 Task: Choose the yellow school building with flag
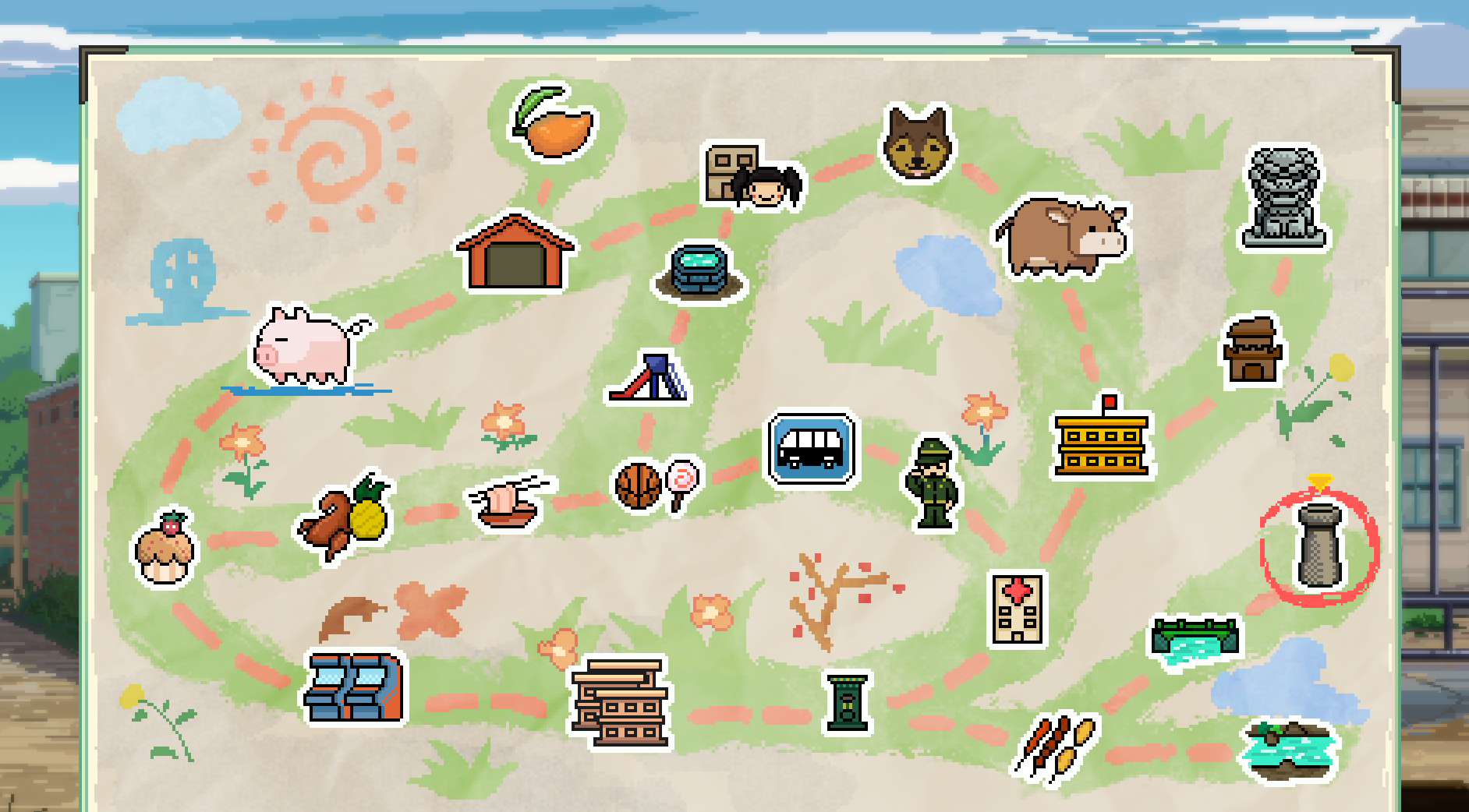1101,439
